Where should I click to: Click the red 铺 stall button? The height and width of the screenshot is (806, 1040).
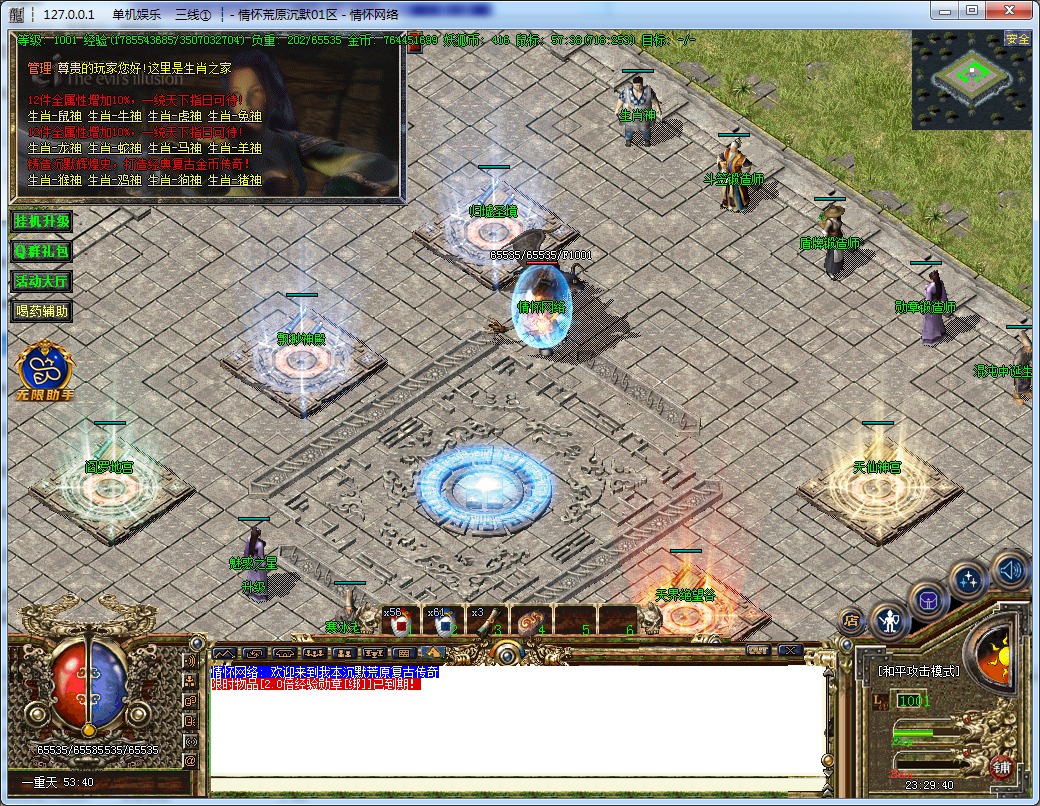[x=1000, y=767]
